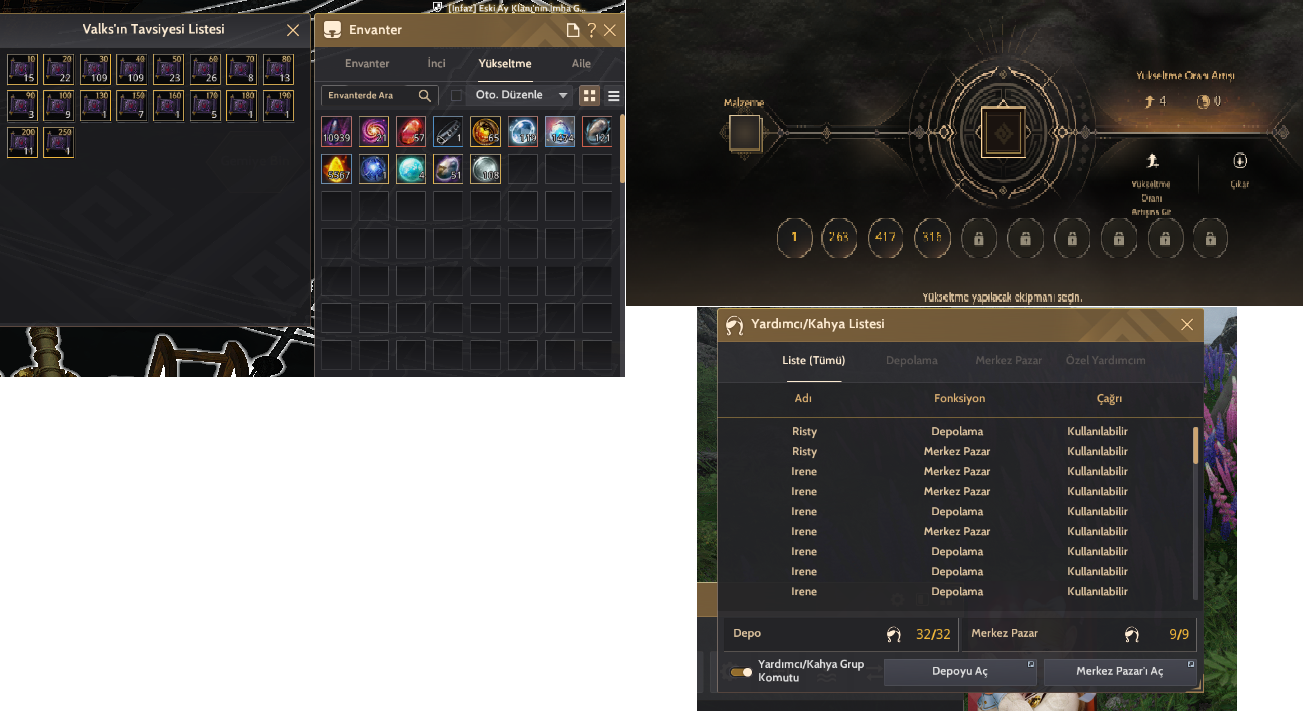Open the Depolama tab in the helper list
This screenshot has height=720, width=1315.
911,360
